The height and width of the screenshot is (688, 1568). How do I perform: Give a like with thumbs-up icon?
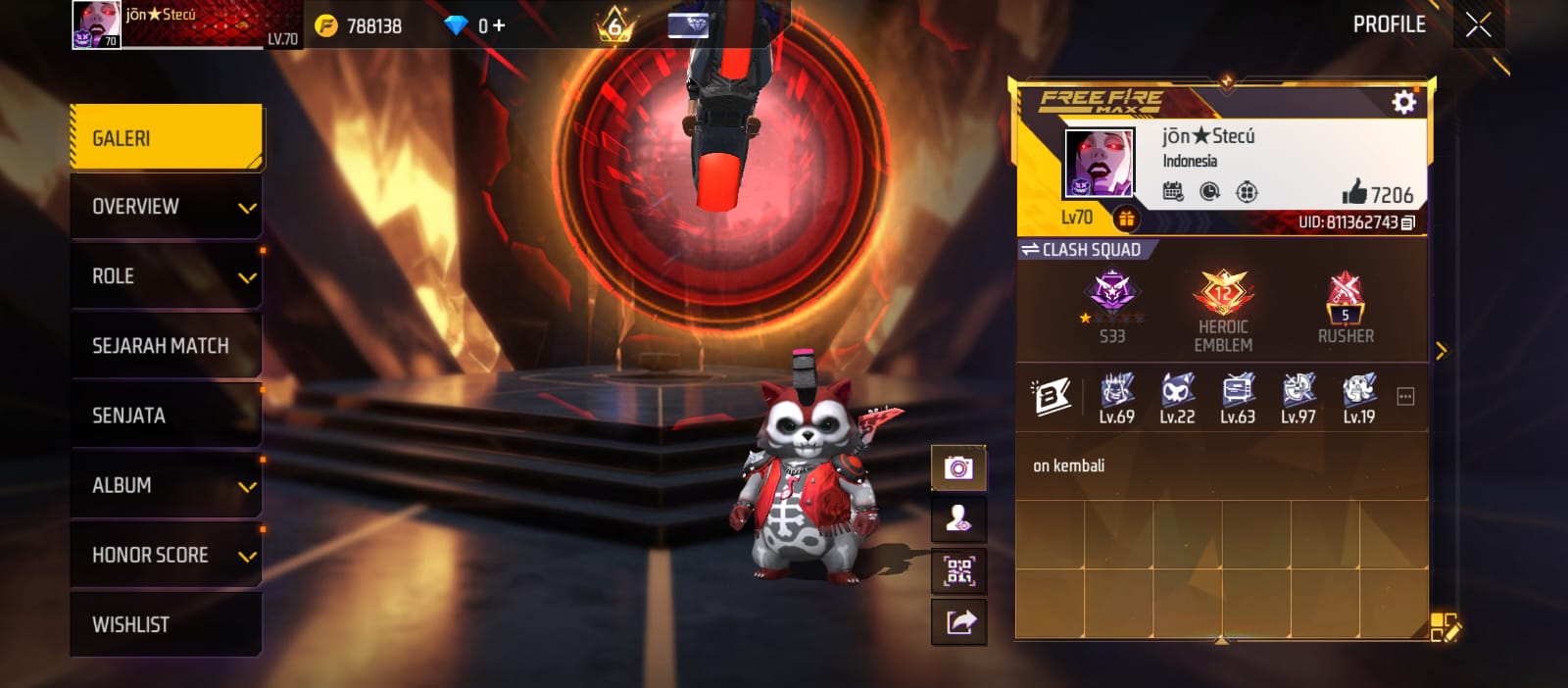(x=1354, y=192)
